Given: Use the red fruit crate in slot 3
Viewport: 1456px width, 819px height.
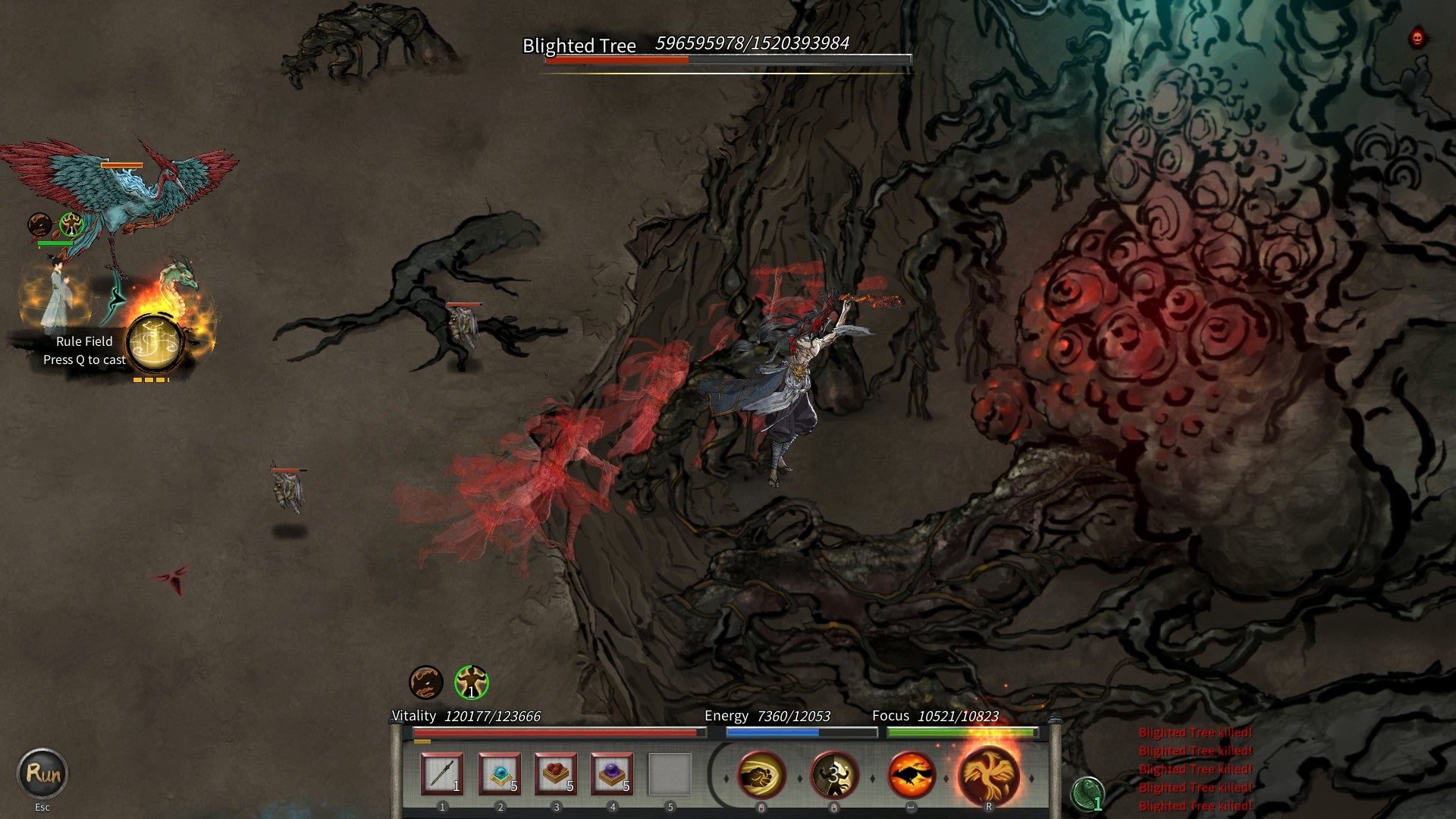Looking at the screenshot, I should pos(557,773).
